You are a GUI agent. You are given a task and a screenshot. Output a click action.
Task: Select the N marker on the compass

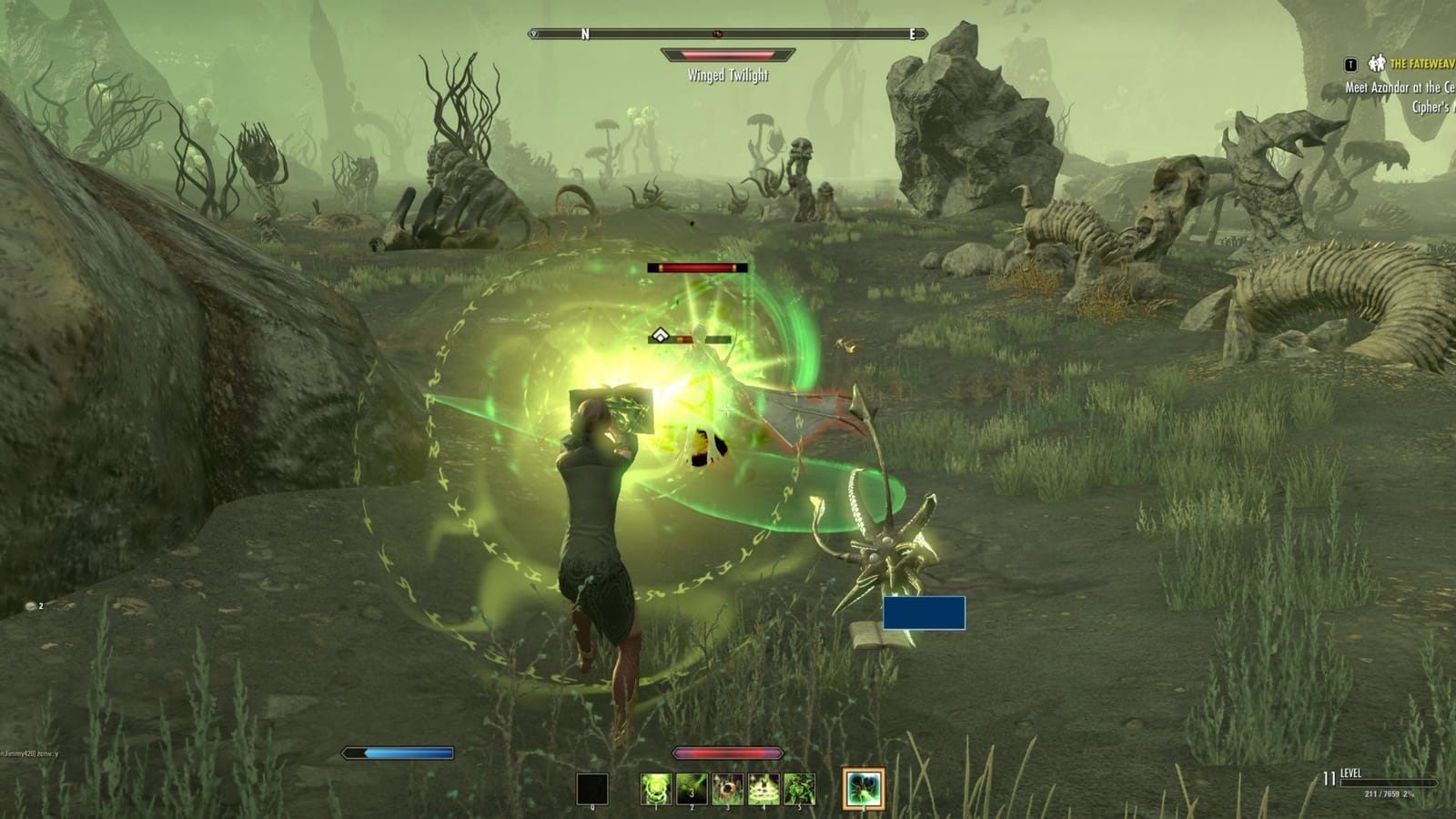pos(584,33)
